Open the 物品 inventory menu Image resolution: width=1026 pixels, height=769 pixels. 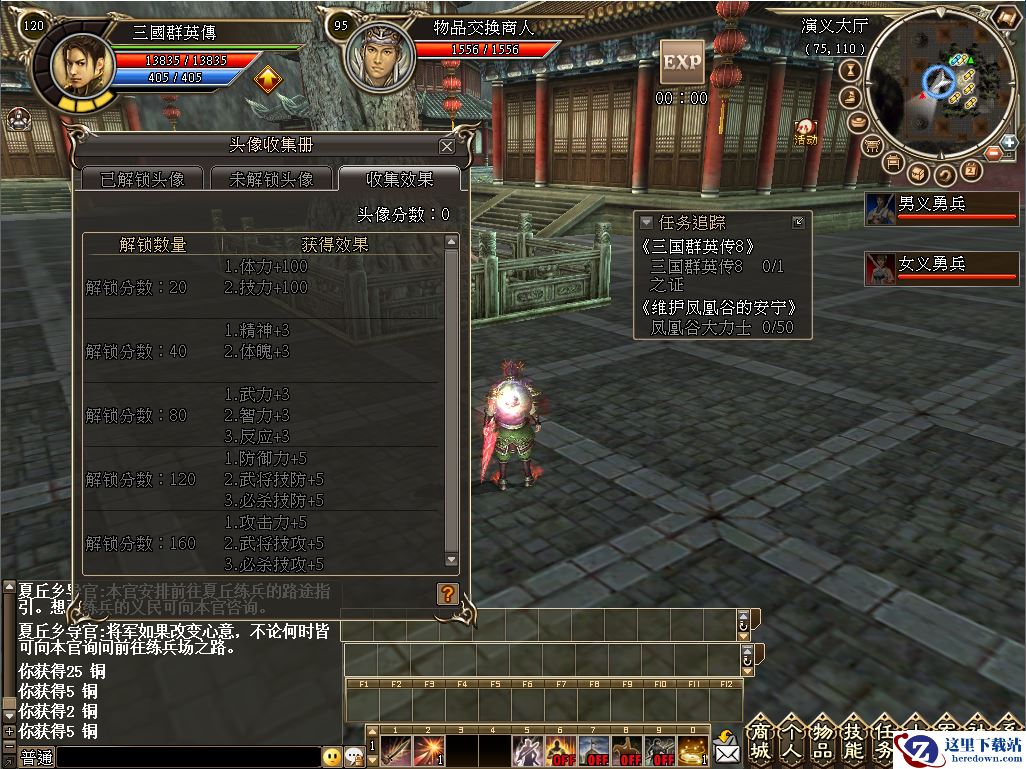pyautogui.click(x=822, y=740)
